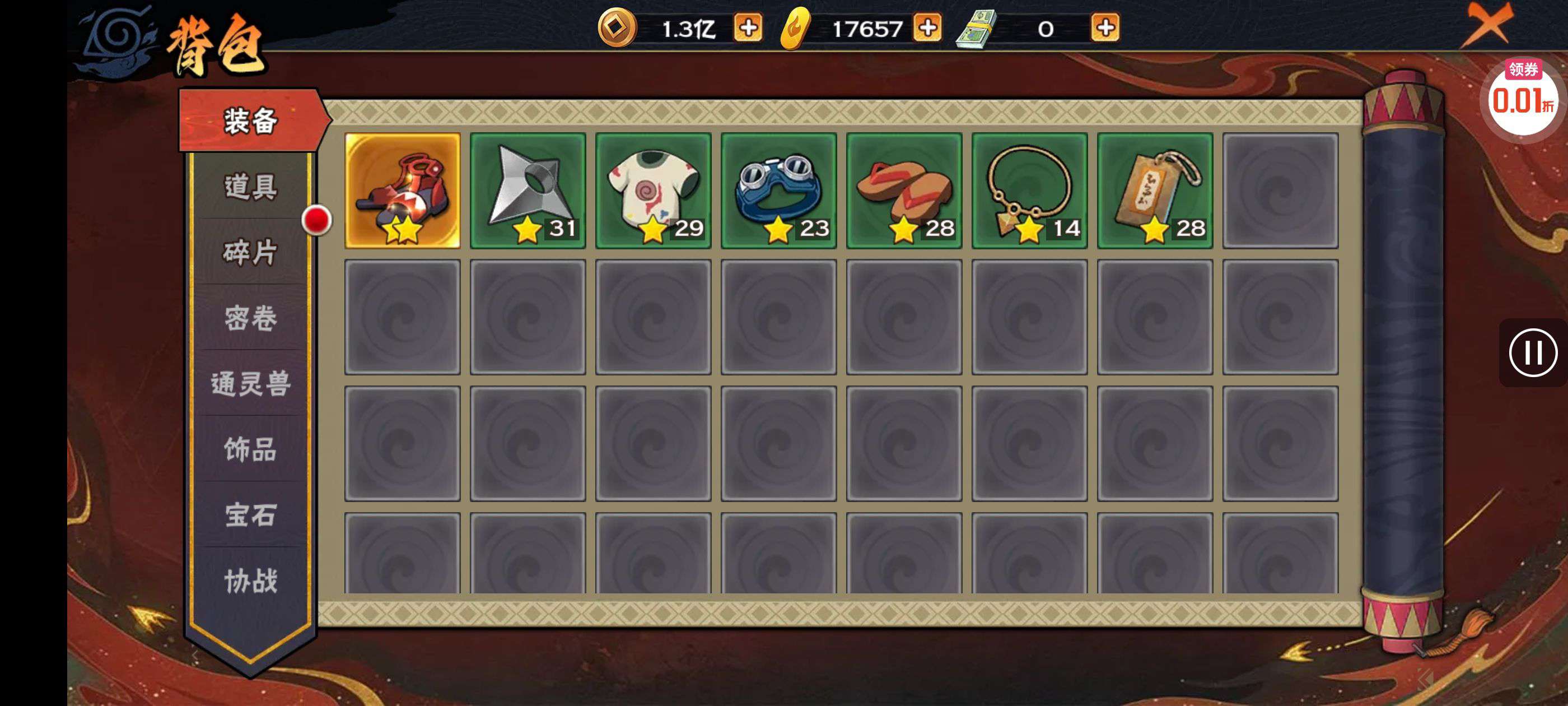The height and width of the screenshot is (706, 1568).
Task: Switch to the 通灵兽 summon beasts tab
Action: tap(250, 384)
